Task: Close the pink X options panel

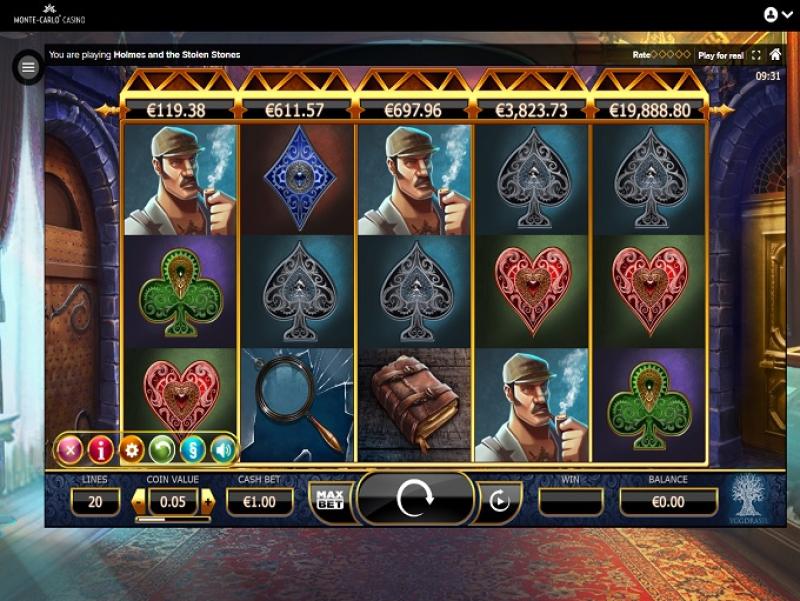Action: (x=69, y=450)
